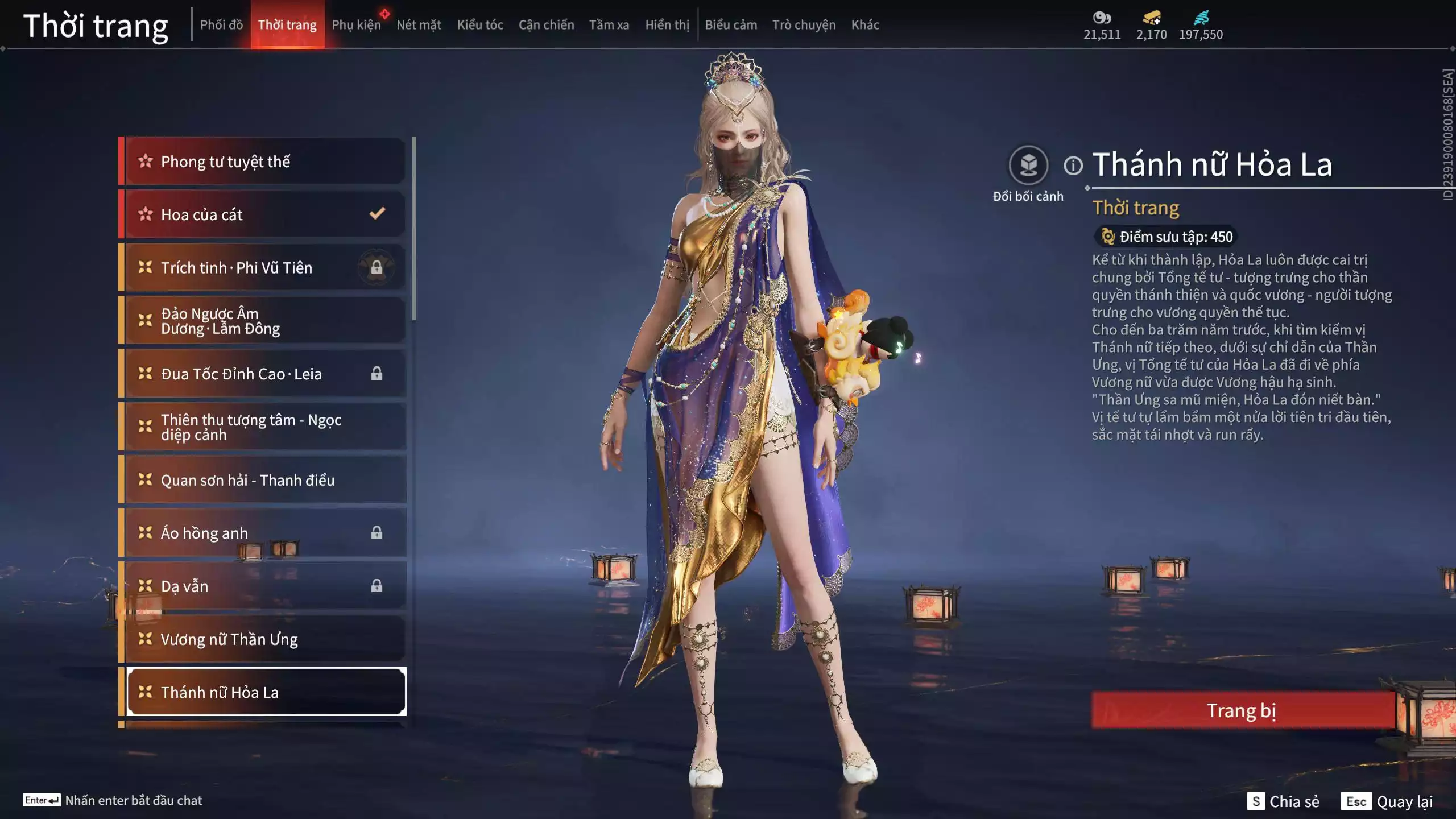Open the Hiển thị tab
The image size is (1456, 819).
(667, 25)
